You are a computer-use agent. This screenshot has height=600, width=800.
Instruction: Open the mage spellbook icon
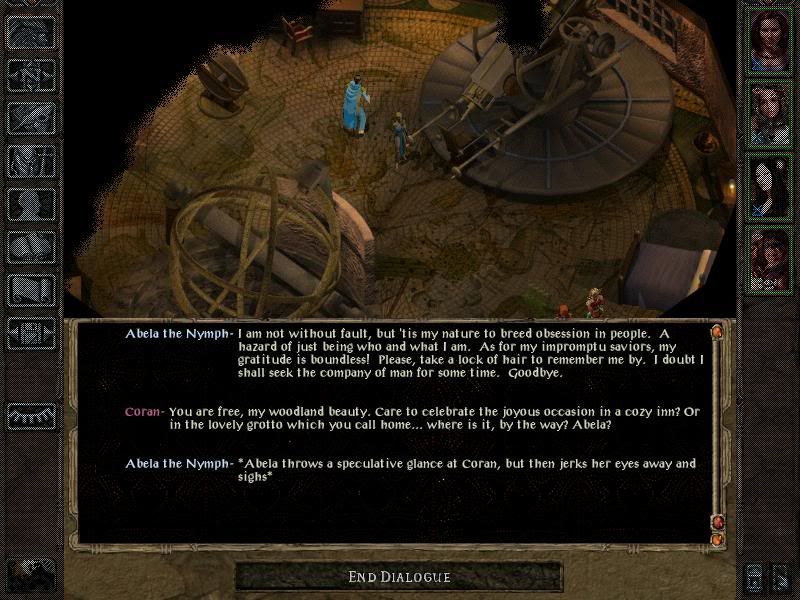[29, 246]
